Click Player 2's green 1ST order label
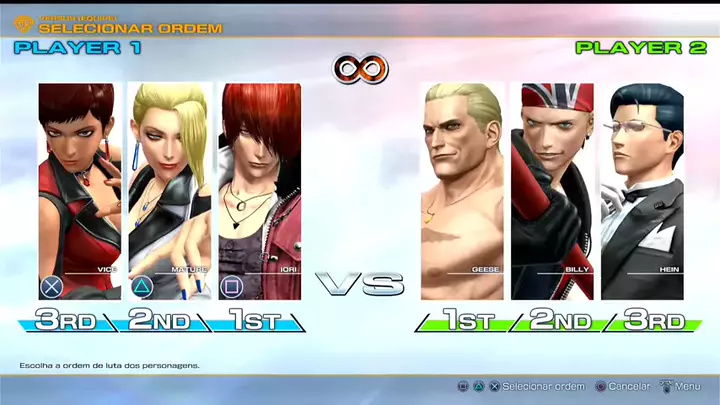The height and width of the screenshot is (405, 720). pos(469,321)
